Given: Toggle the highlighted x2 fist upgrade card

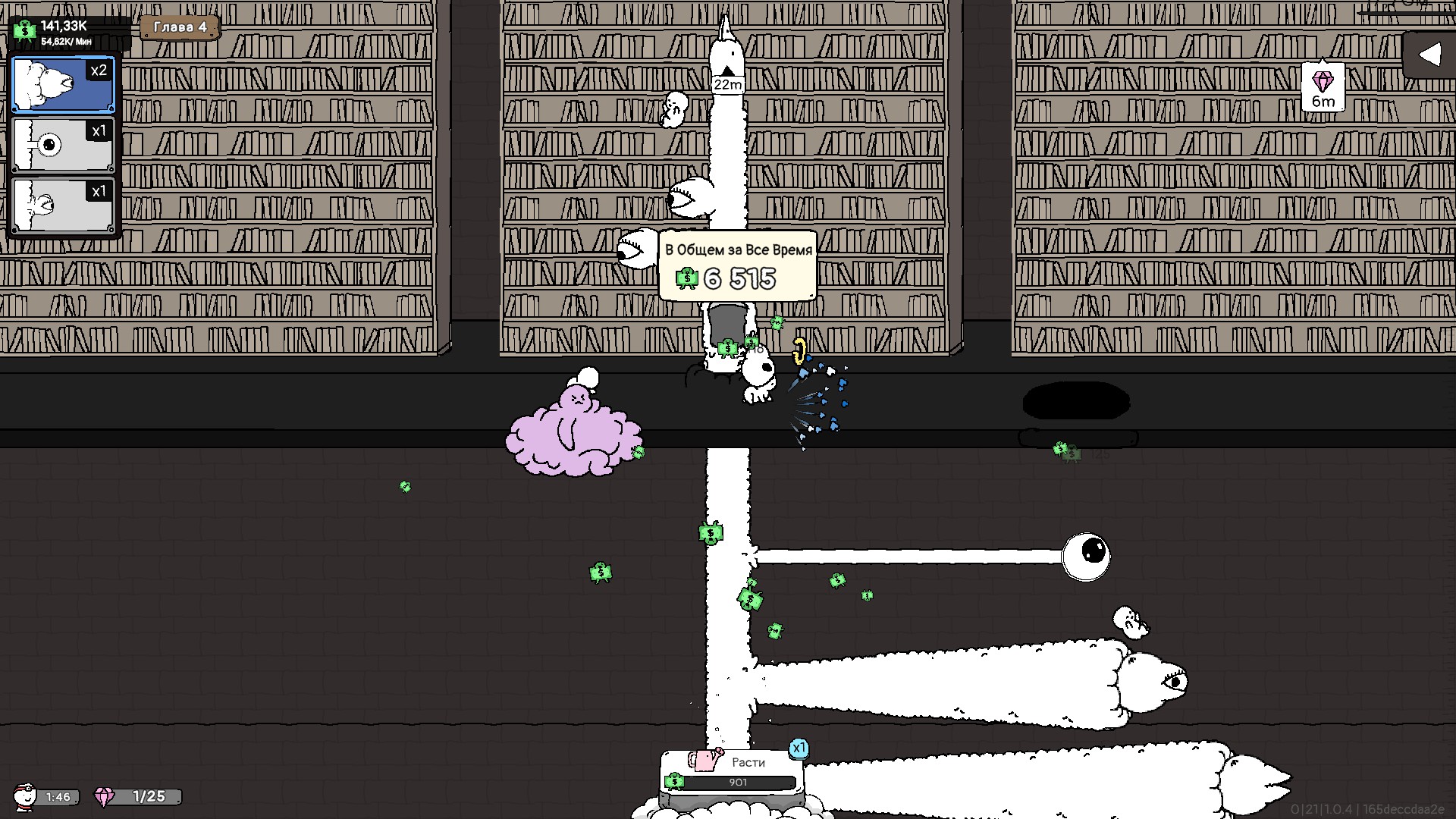Looking at the screenshot, I should click(x=62, y=84).
